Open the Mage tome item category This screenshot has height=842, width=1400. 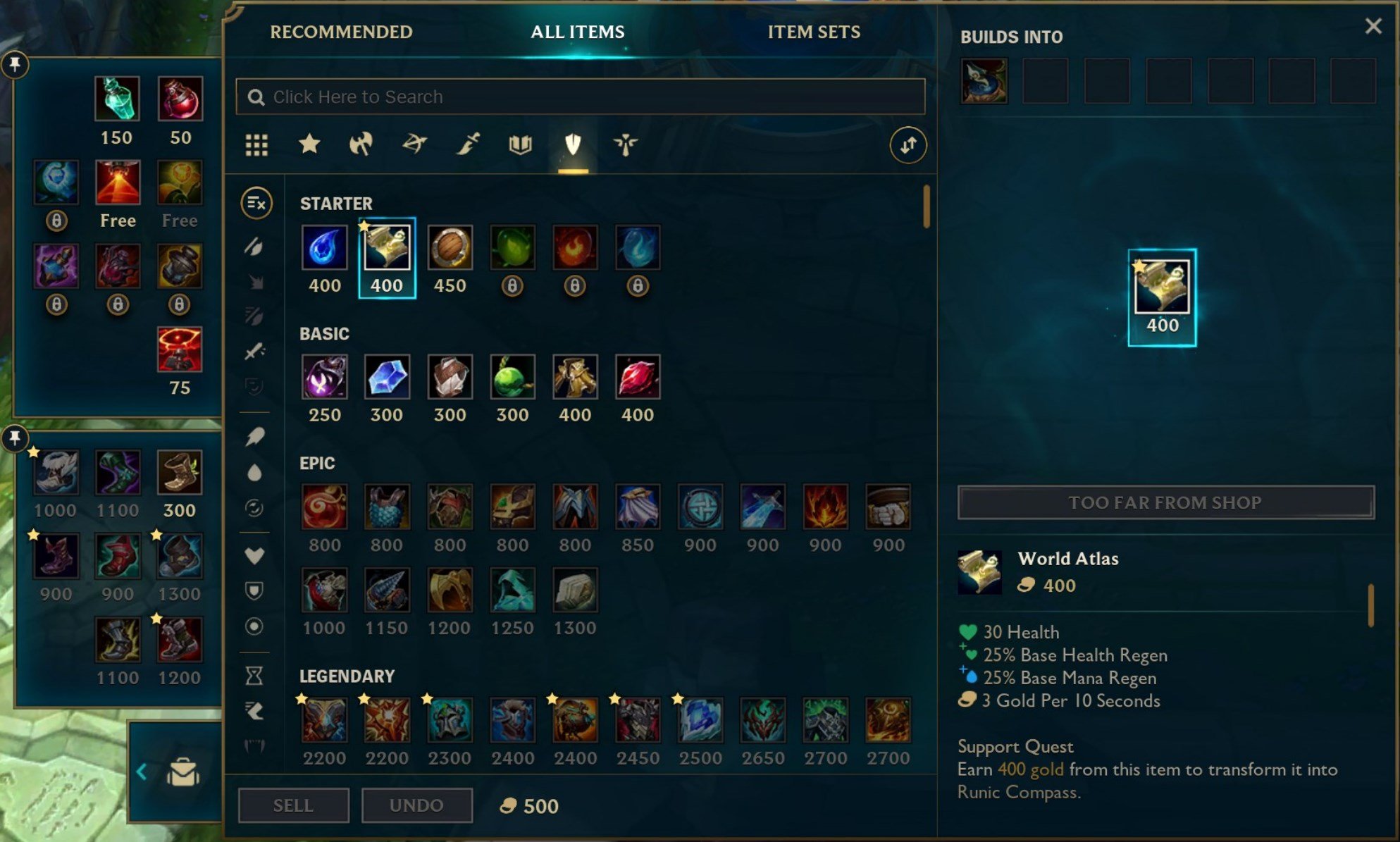[x=519, y=144]
